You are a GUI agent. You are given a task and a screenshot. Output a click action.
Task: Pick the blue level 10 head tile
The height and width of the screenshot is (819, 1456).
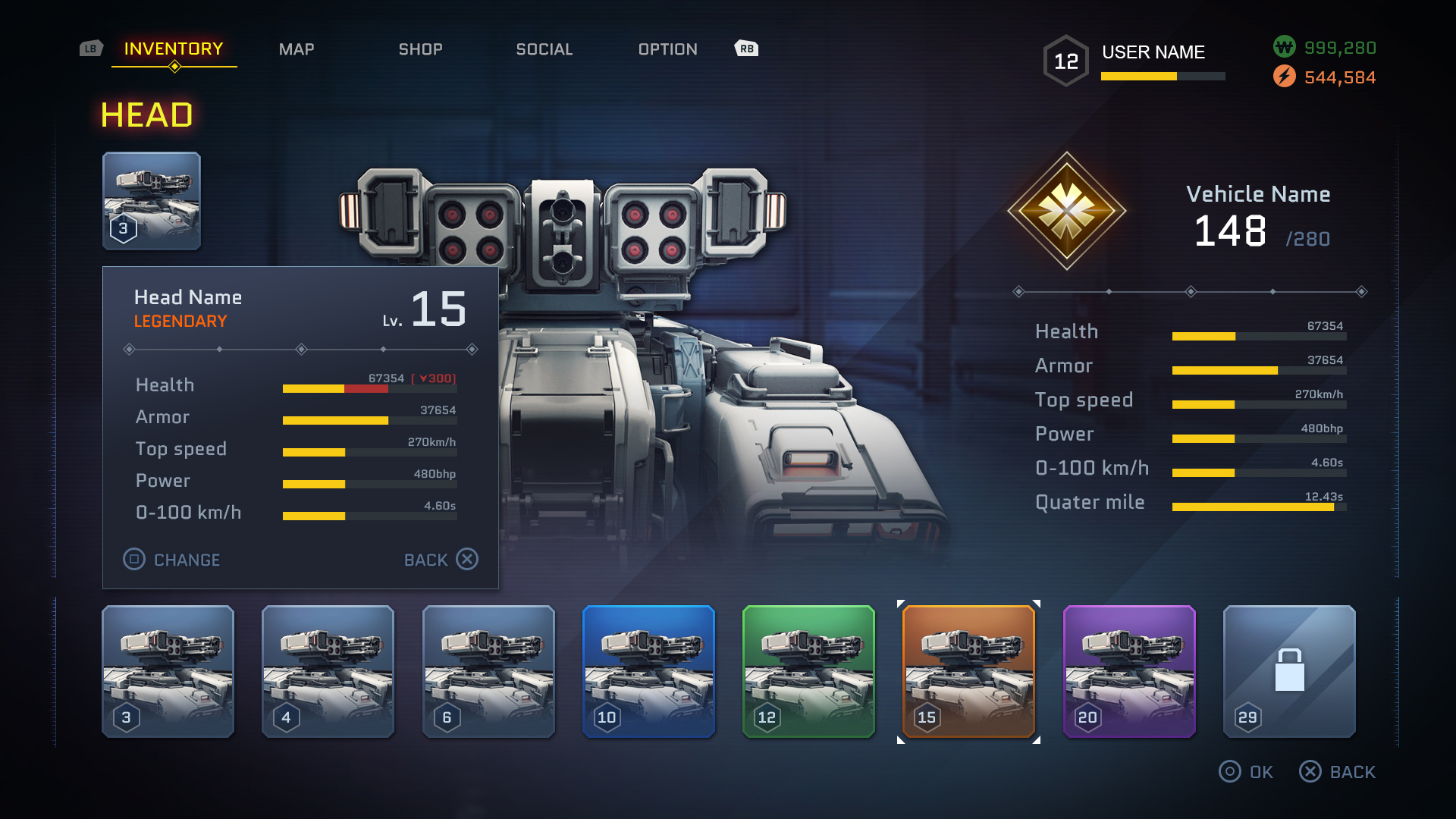(649, 671)
